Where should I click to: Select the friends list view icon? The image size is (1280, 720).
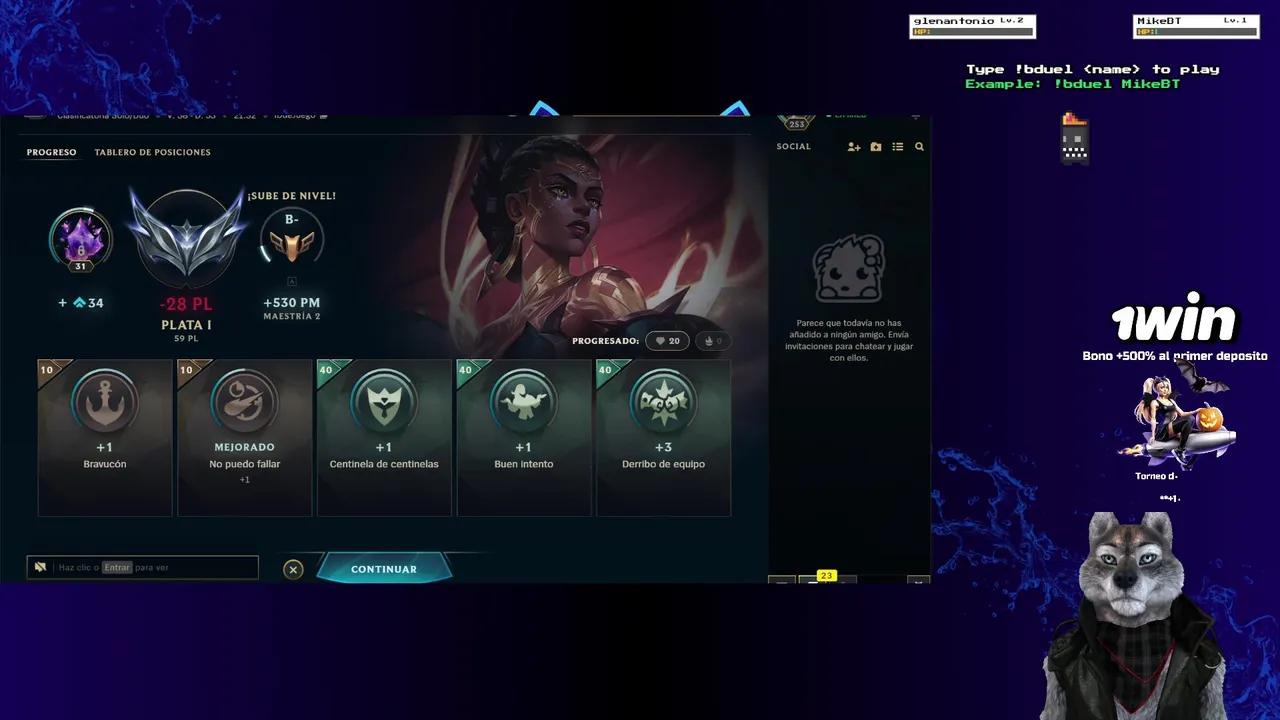[898, 146]
